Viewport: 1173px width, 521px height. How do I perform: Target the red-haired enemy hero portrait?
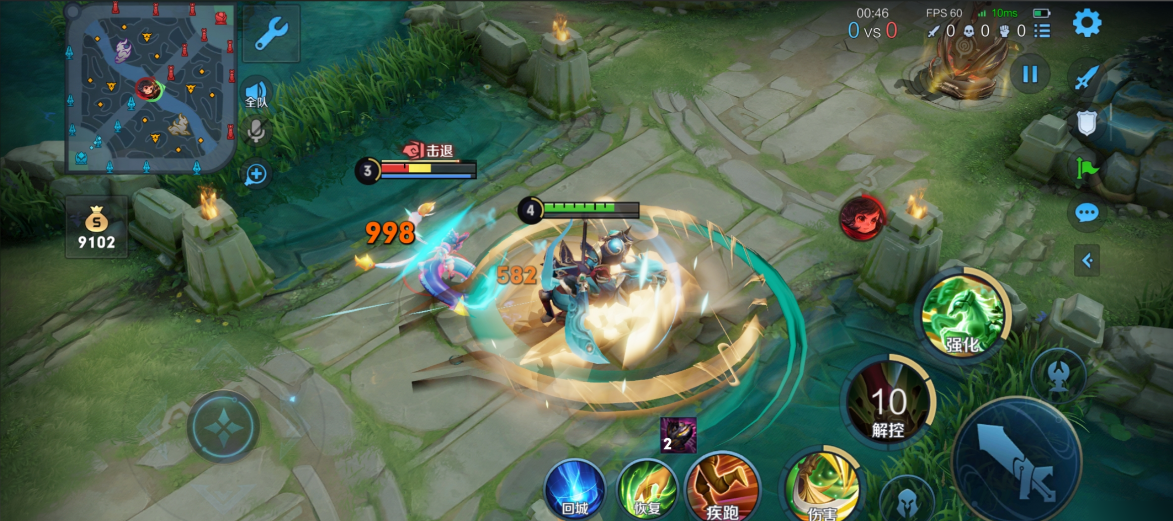[x=862, y=217]
